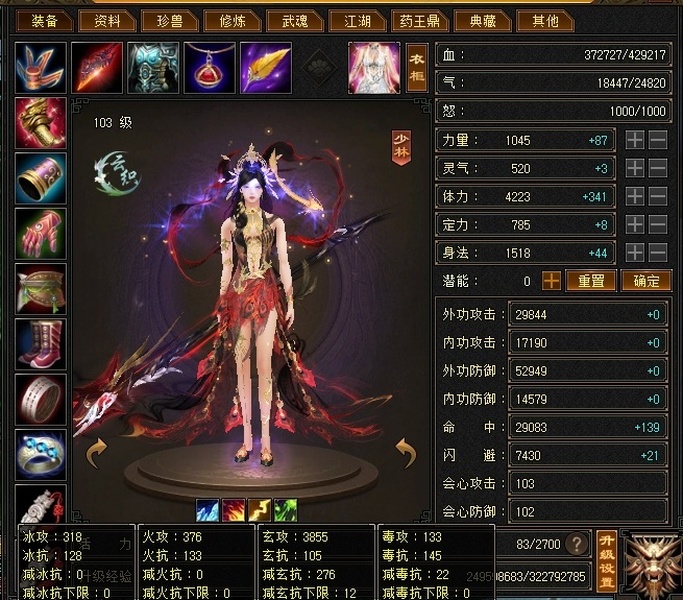Select the red blade weapon slot
This screenshot has height=600, width=683.
click(x=97, y=68)
